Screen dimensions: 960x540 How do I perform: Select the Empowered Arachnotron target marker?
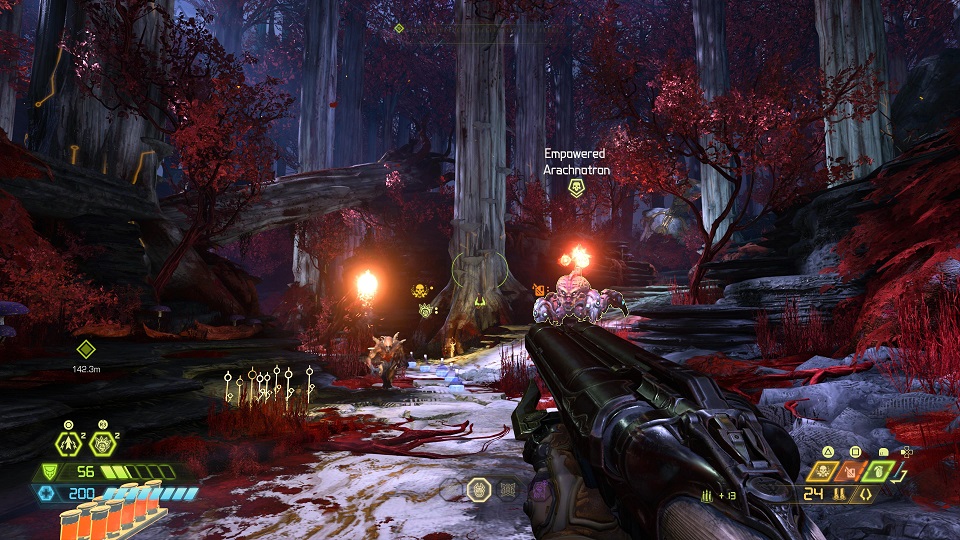(x=576, y=187)
